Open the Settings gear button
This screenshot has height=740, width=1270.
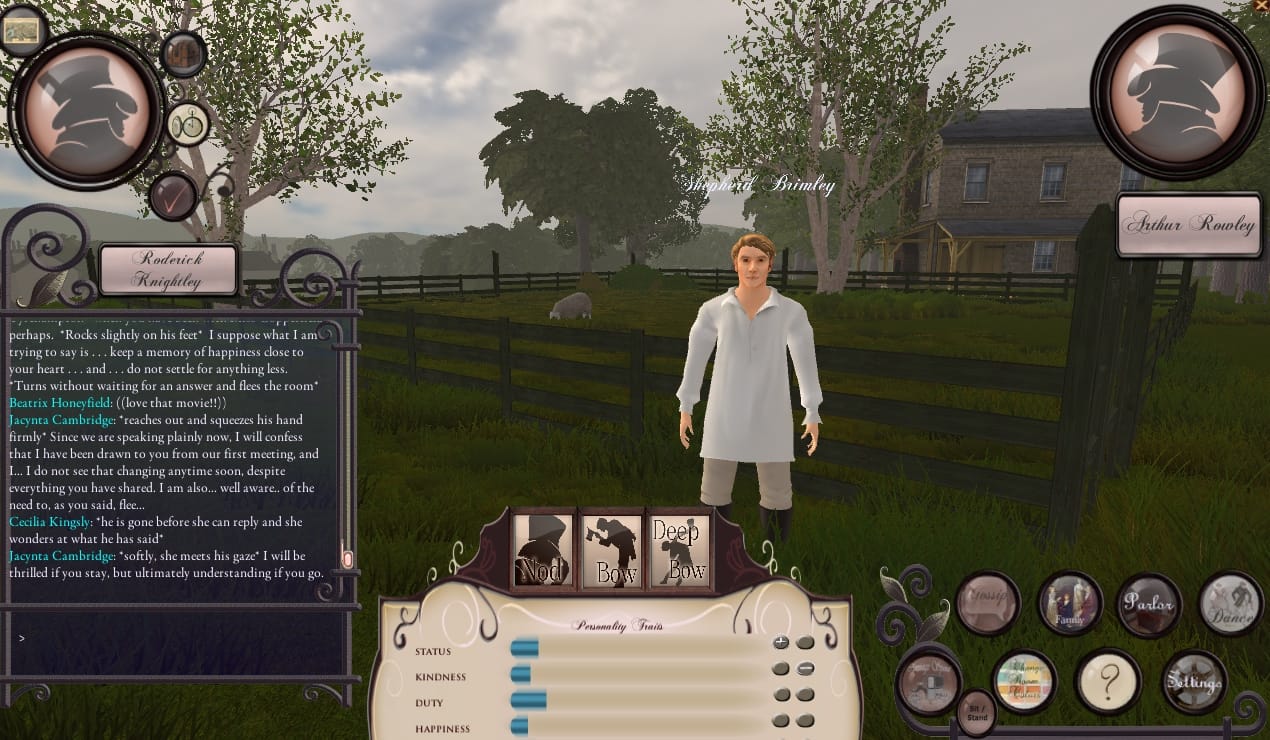coord(1194,683)
